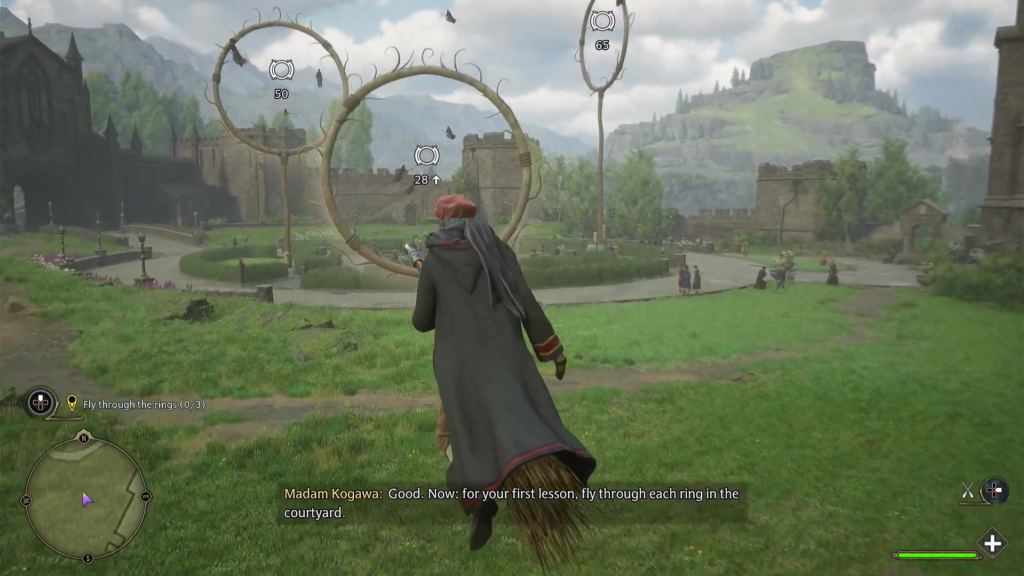Screen dimensions: 1024x576
Task: Click the N compass marker on the minimap
Action: [84, 438]
